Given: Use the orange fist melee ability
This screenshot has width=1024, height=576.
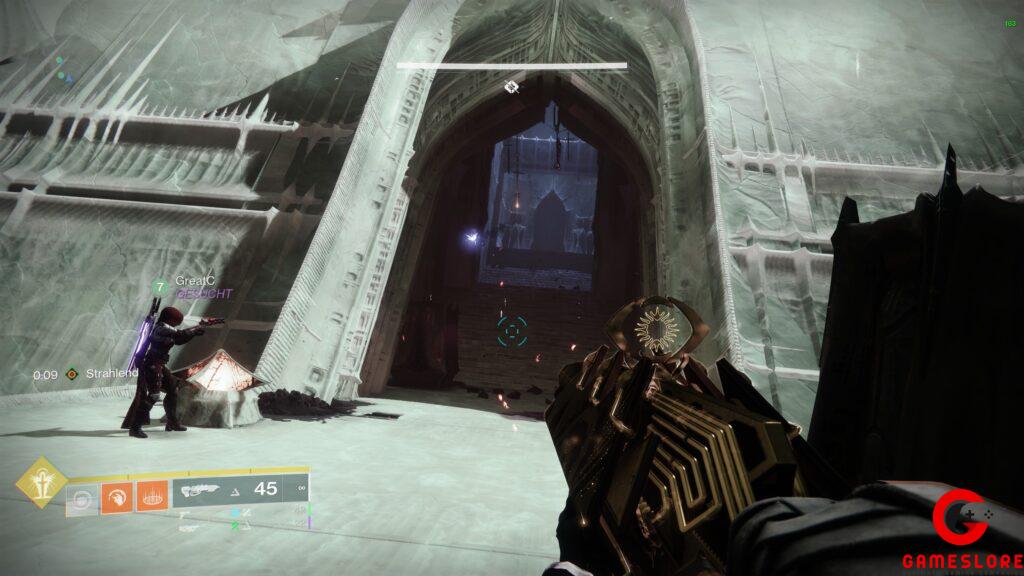Looking at the screenshot, I should [x=116, y=497].
